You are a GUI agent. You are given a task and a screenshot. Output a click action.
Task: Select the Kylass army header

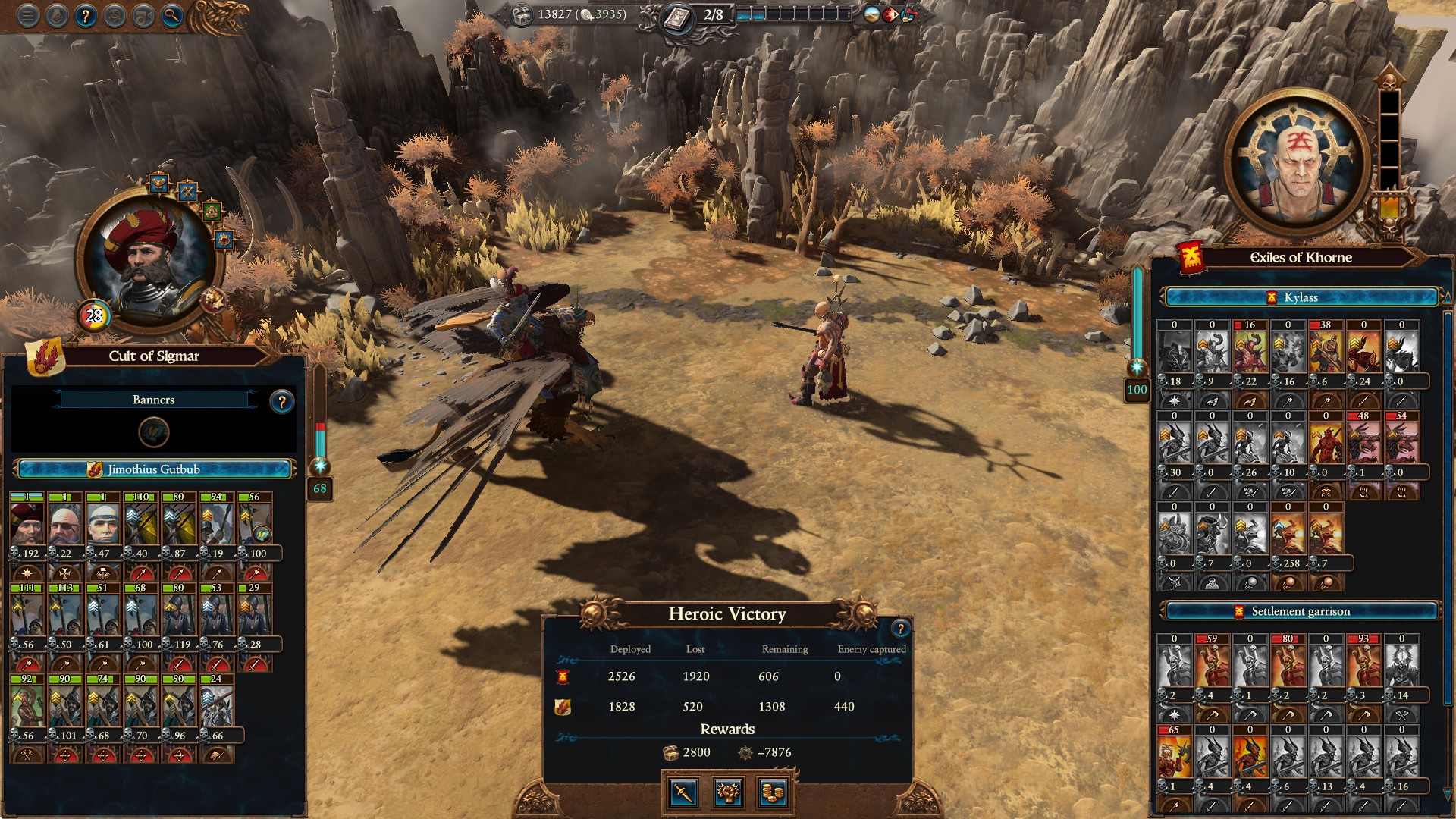(1301, 297)
